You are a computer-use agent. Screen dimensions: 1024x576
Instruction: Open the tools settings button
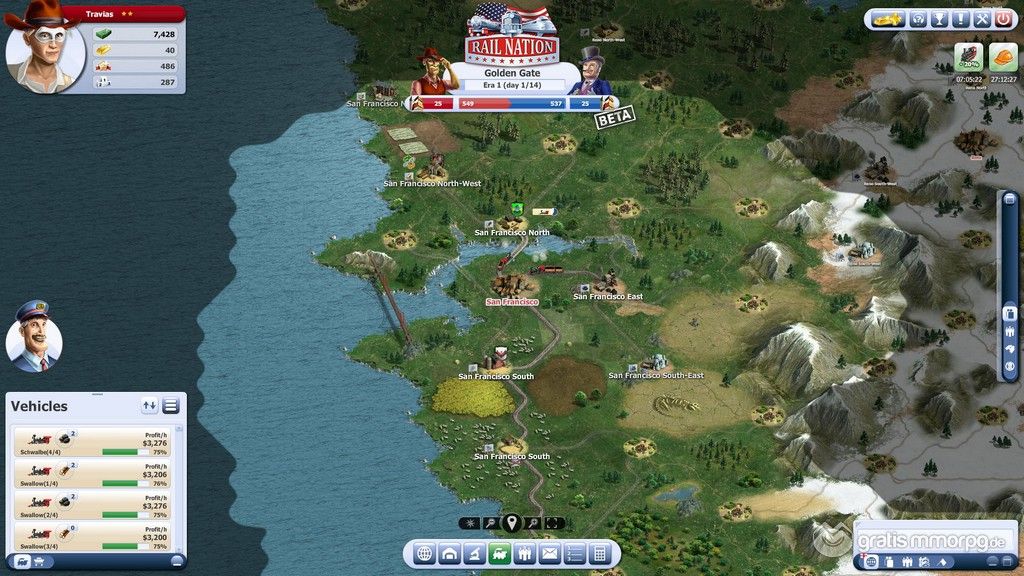click(981, 19)
